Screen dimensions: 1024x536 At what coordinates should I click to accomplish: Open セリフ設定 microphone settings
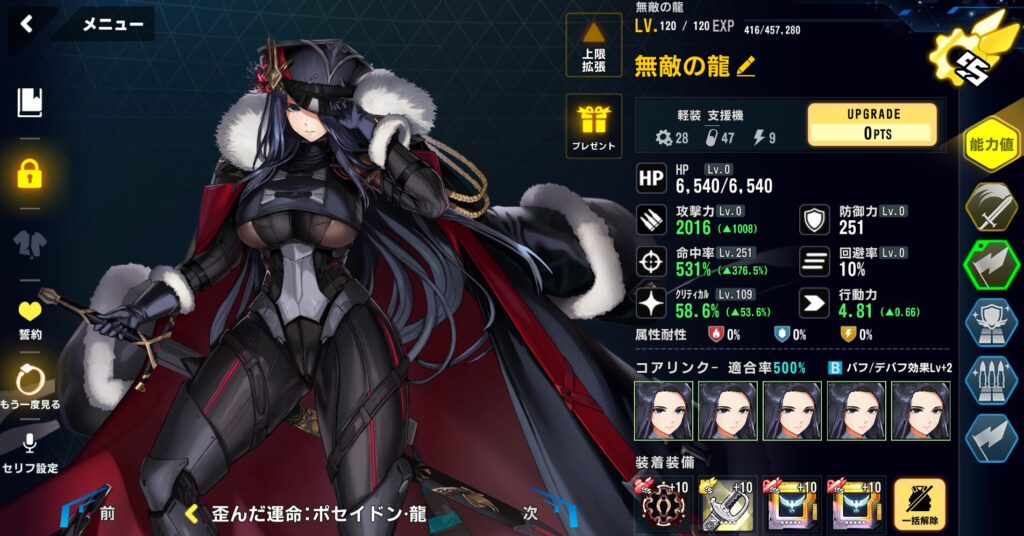tap(31, 451)
